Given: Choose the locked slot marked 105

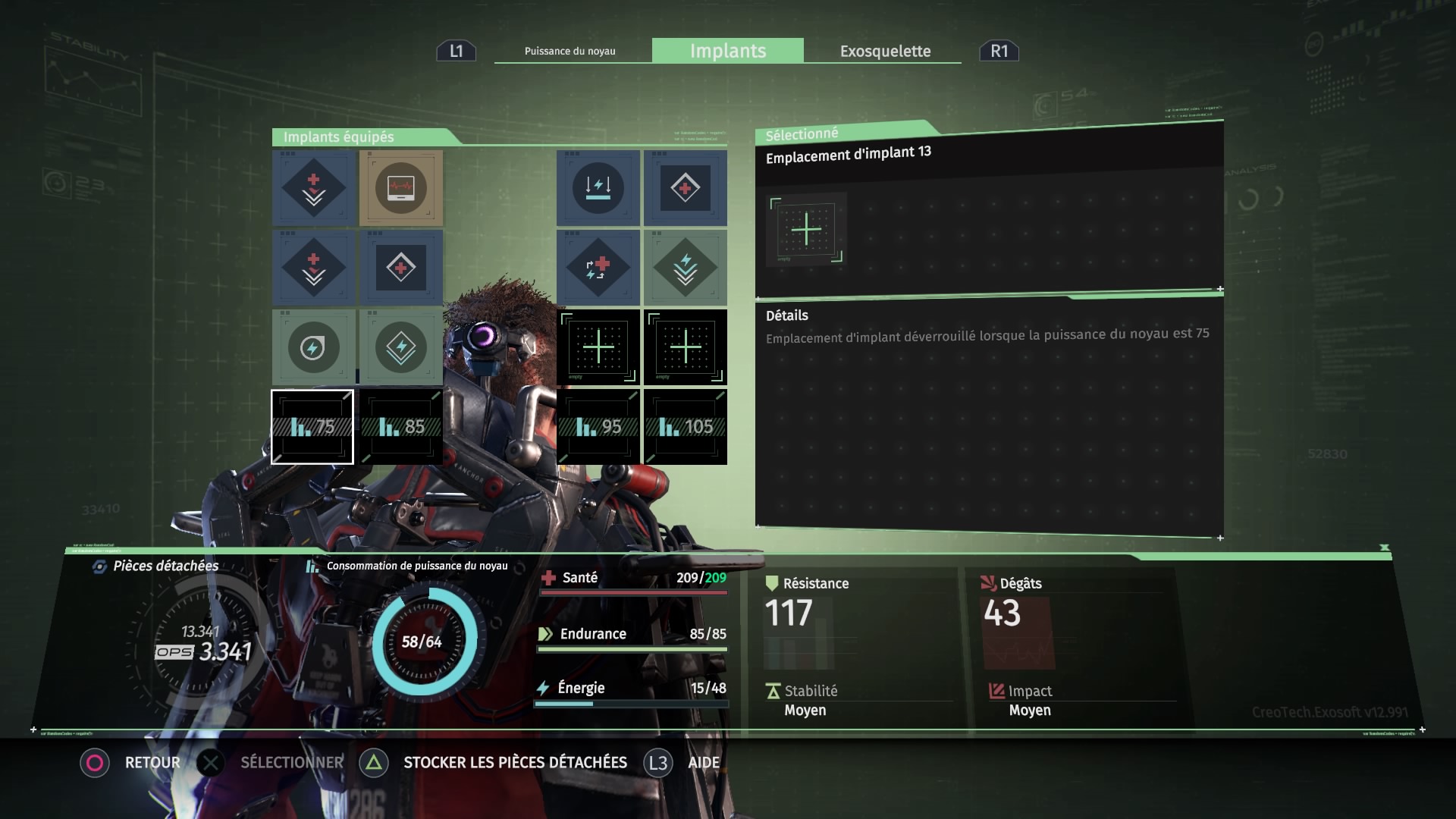Looking at the screenshot, I should (686, 427).
